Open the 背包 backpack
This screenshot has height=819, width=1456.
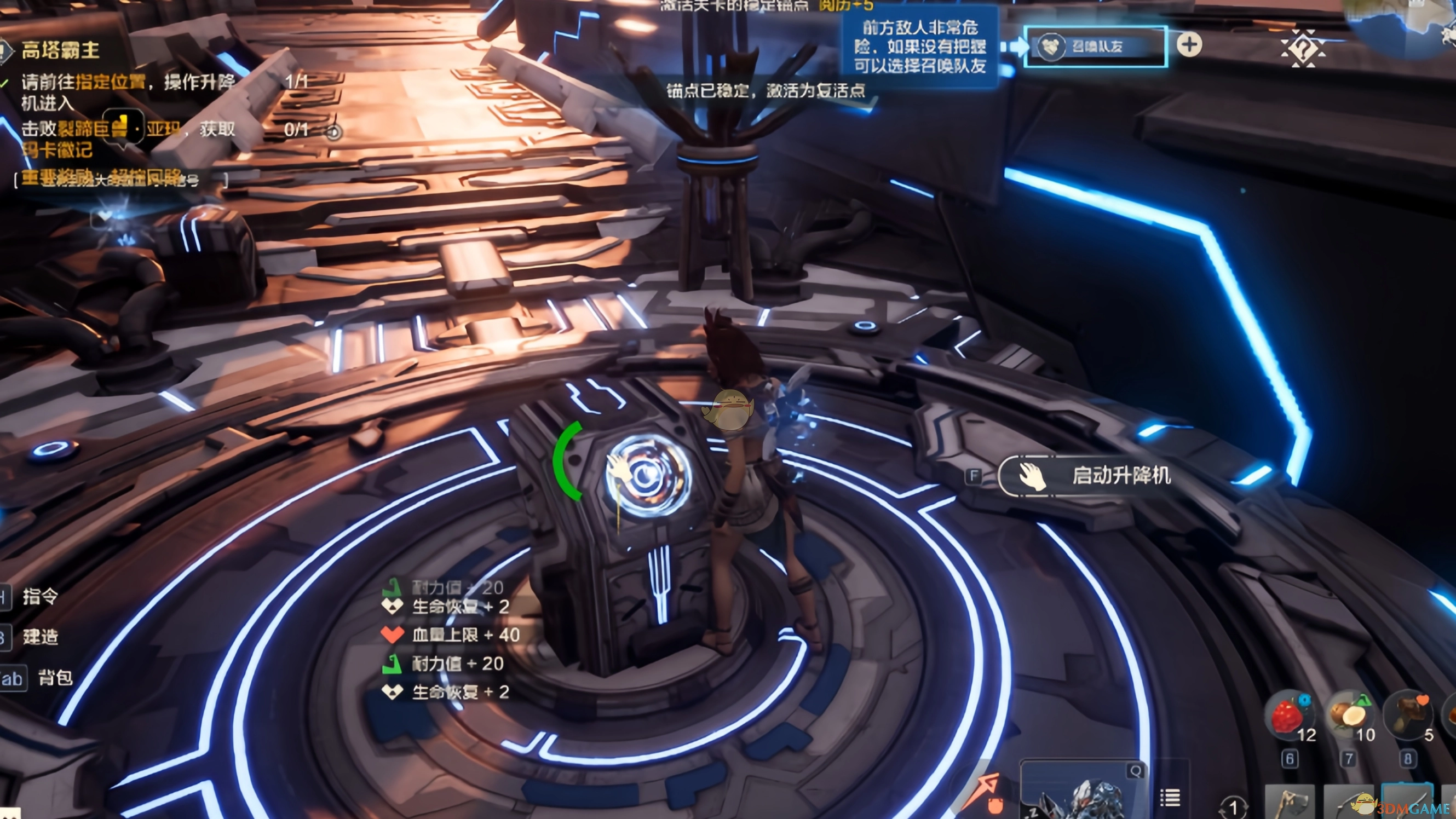click(x=54, y=677)
